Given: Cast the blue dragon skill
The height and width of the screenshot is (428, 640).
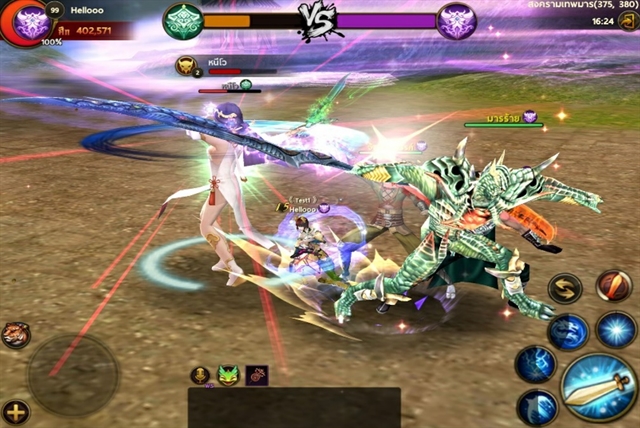Looking at the screenshot, I should pos(568,332).
